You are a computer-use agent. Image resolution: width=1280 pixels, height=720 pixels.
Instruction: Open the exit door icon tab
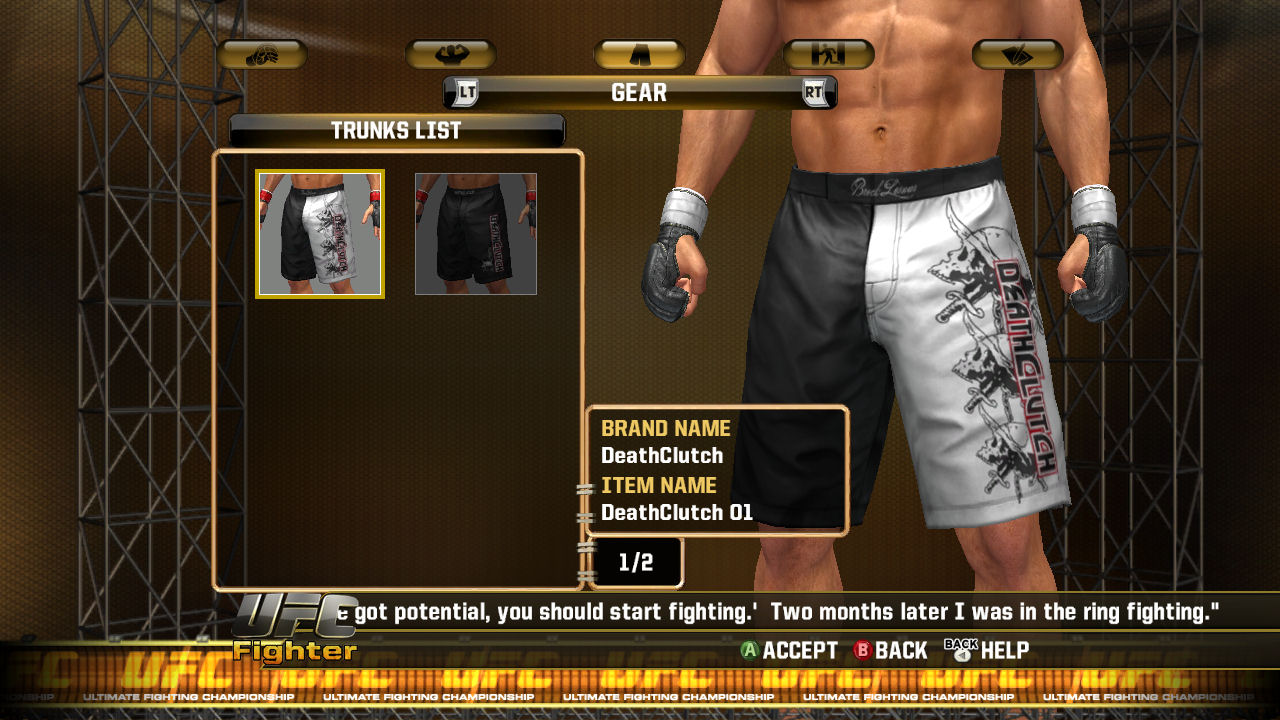[828, 55]
